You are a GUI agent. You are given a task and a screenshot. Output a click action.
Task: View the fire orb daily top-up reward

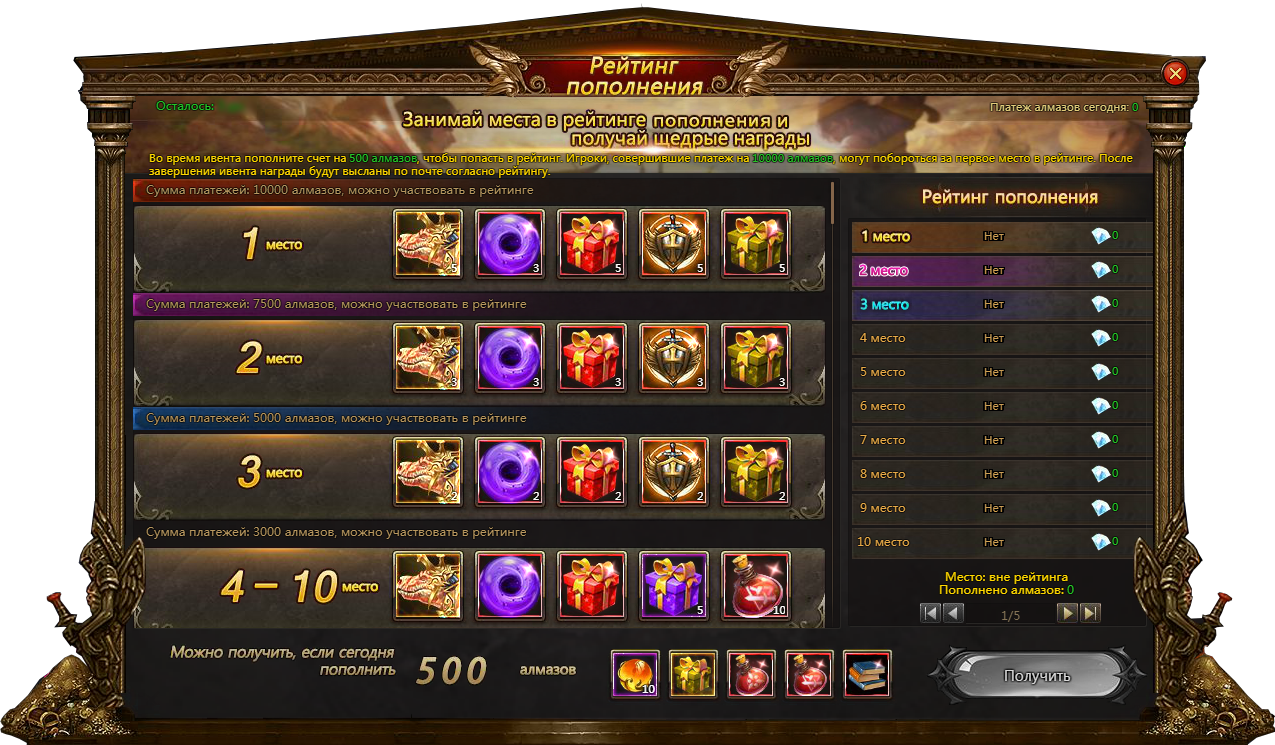point(635,674)
